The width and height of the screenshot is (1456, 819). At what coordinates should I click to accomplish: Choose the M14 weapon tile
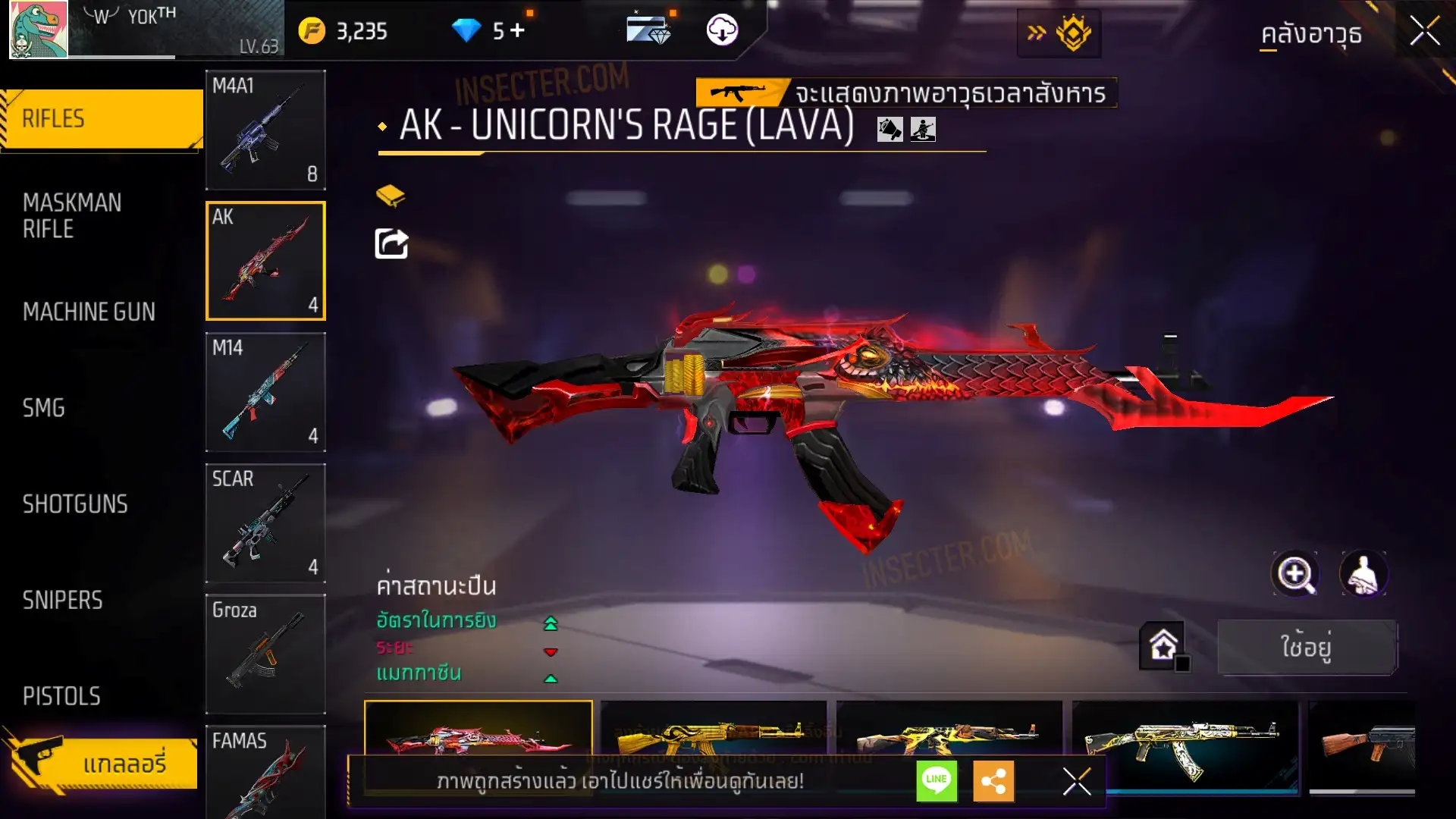pos(265,392)
